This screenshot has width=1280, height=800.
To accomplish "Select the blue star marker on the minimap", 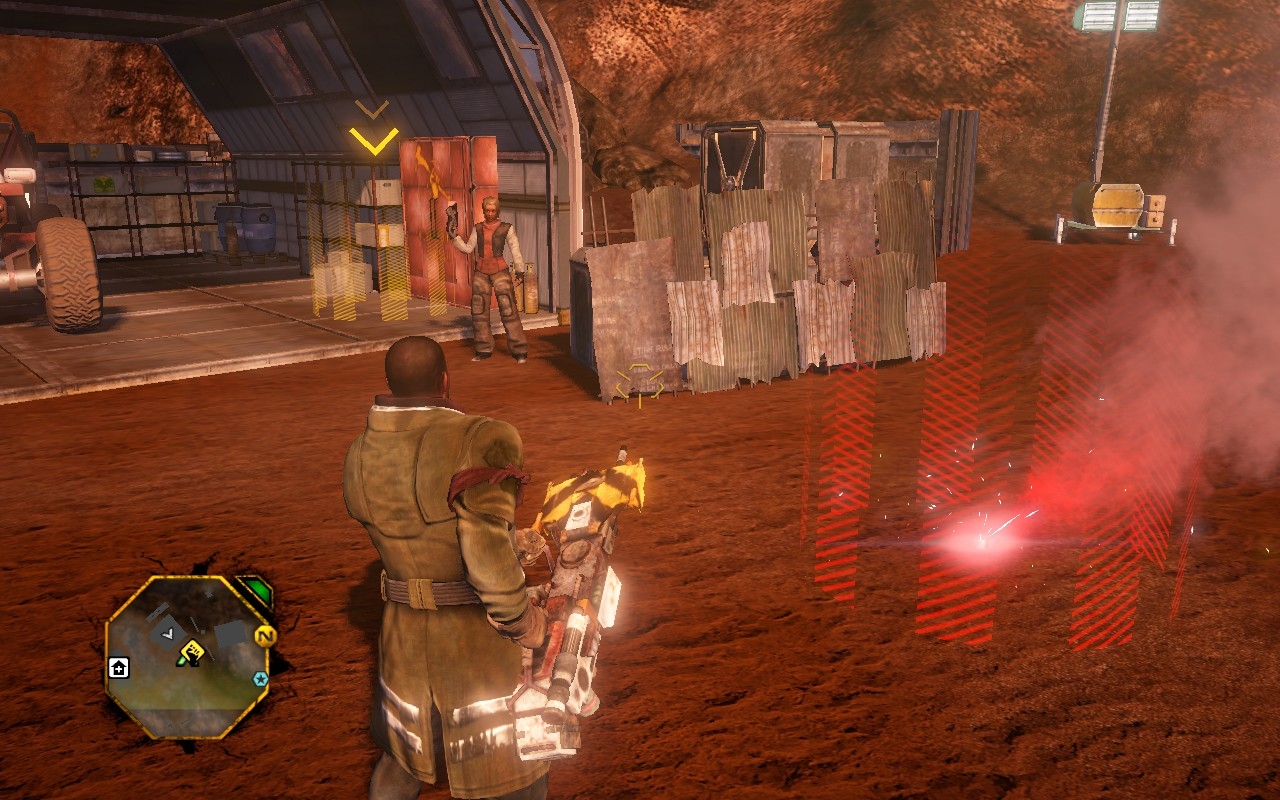I will 261,679.
